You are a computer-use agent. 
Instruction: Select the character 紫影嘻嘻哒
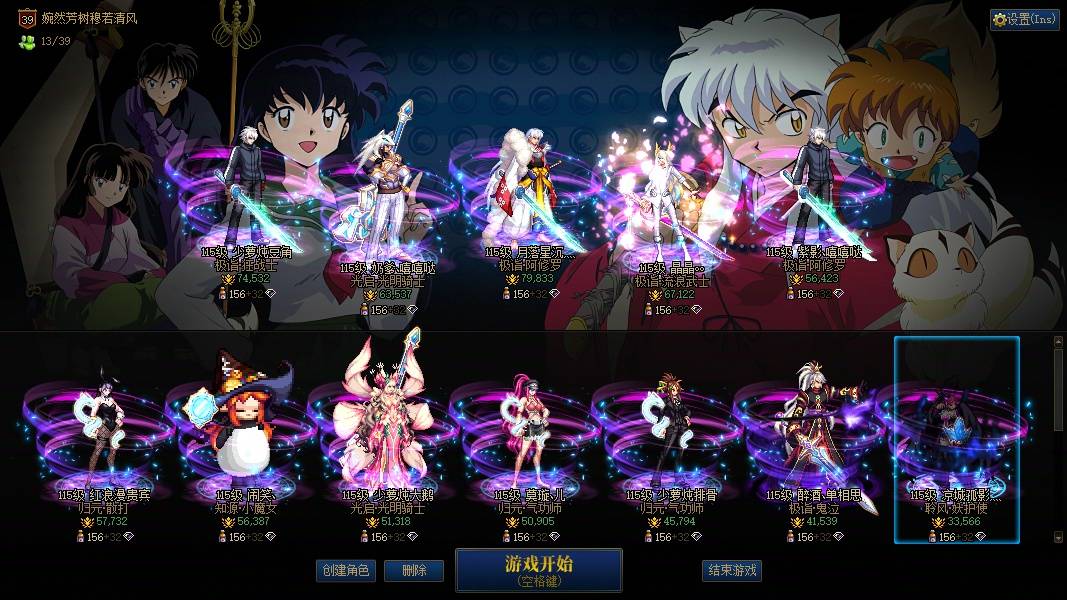pos(812,195)
